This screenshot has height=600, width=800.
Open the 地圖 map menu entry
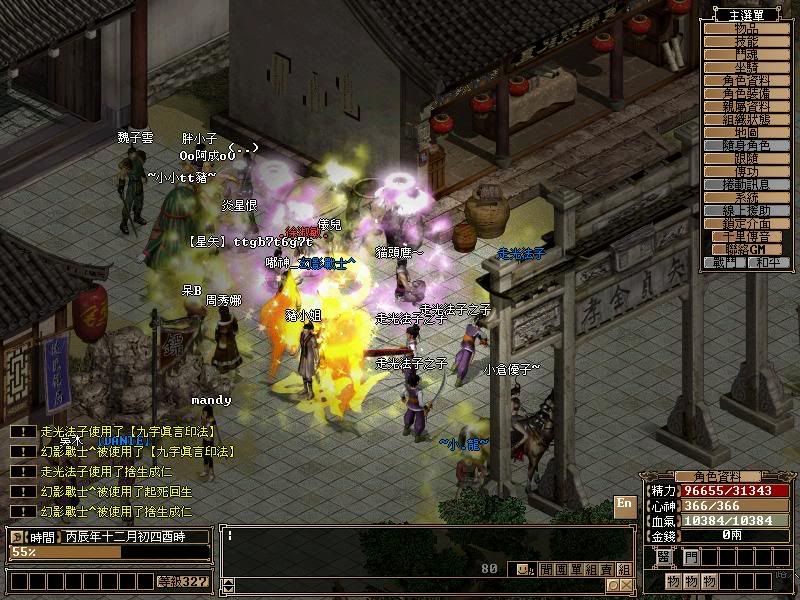pyautogui.click(x=746, y=133)
